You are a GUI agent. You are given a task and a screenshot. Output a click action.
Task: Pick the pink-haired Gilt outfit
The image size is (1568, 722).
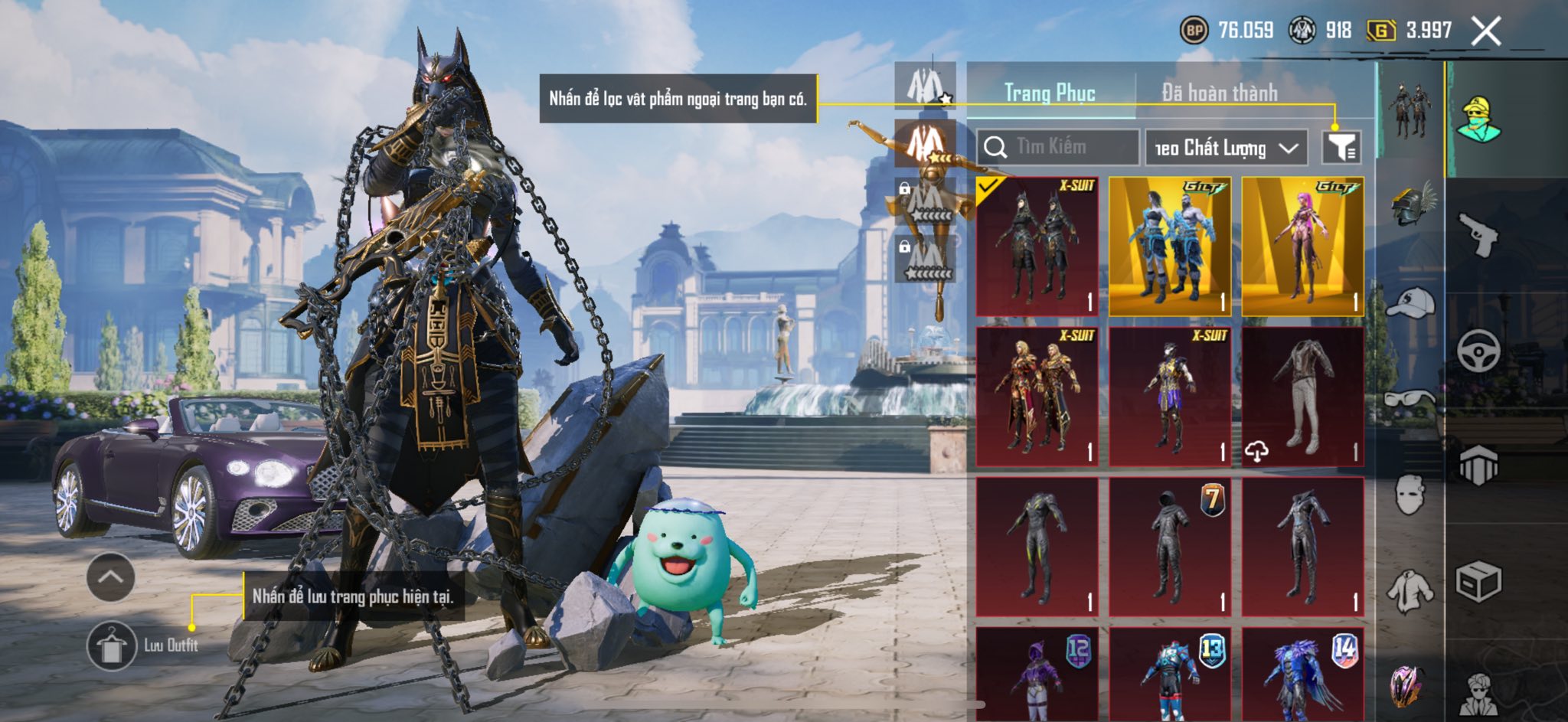[1302, 247]
